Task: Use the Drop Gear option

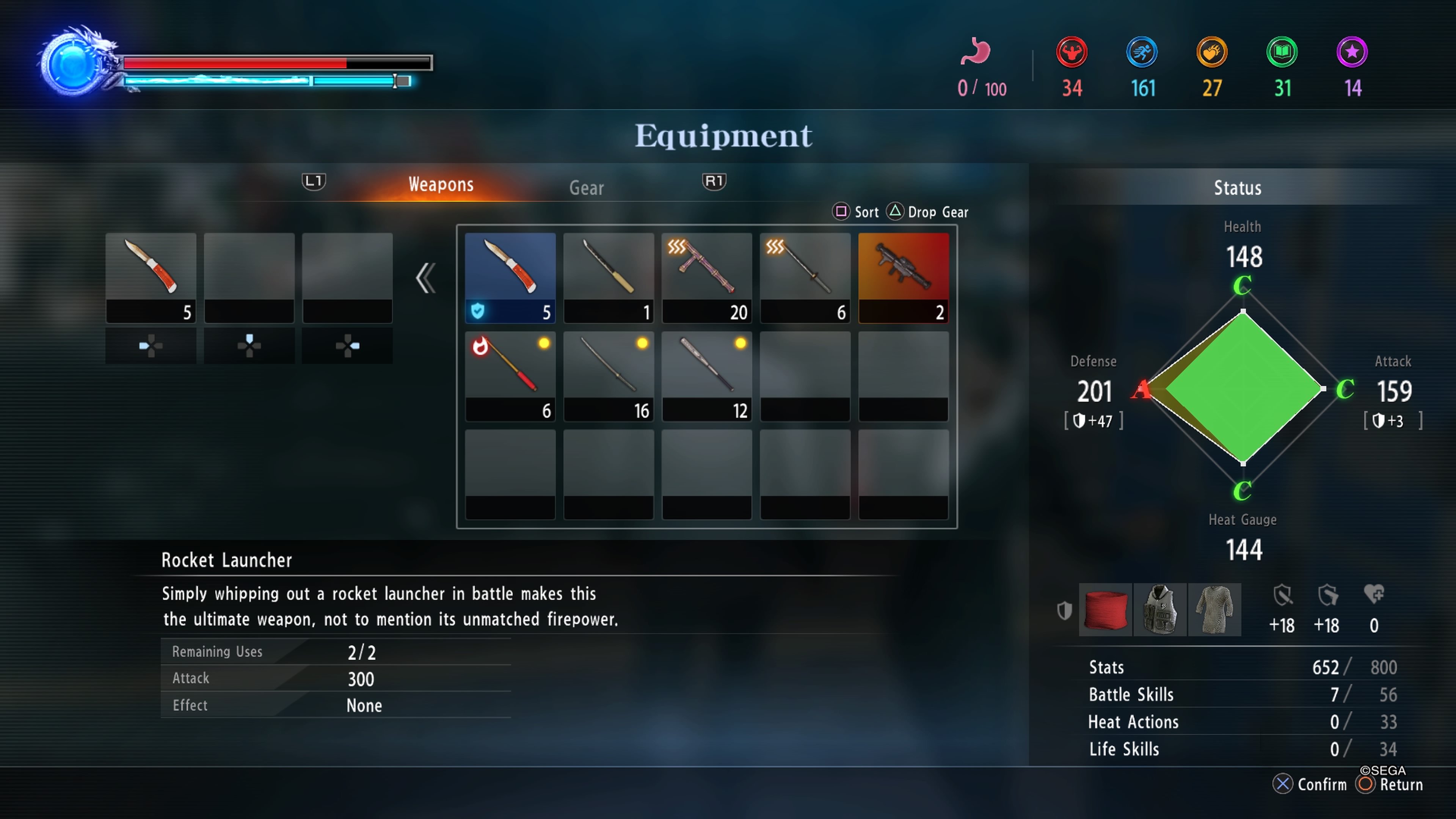Action: [x=928, y=212]
